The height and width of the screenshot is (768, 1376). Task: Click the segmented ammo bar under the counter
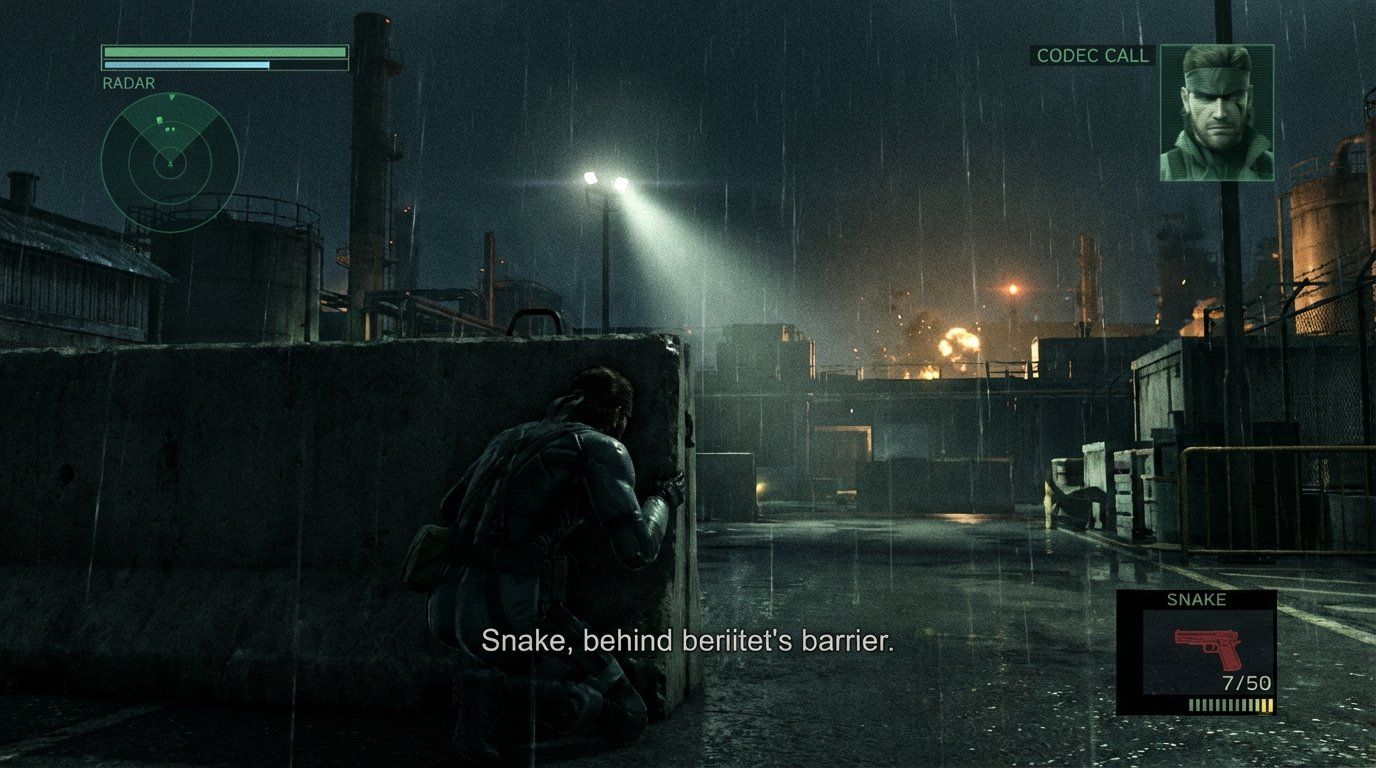pyautogui.click(x=1231, y=704)
